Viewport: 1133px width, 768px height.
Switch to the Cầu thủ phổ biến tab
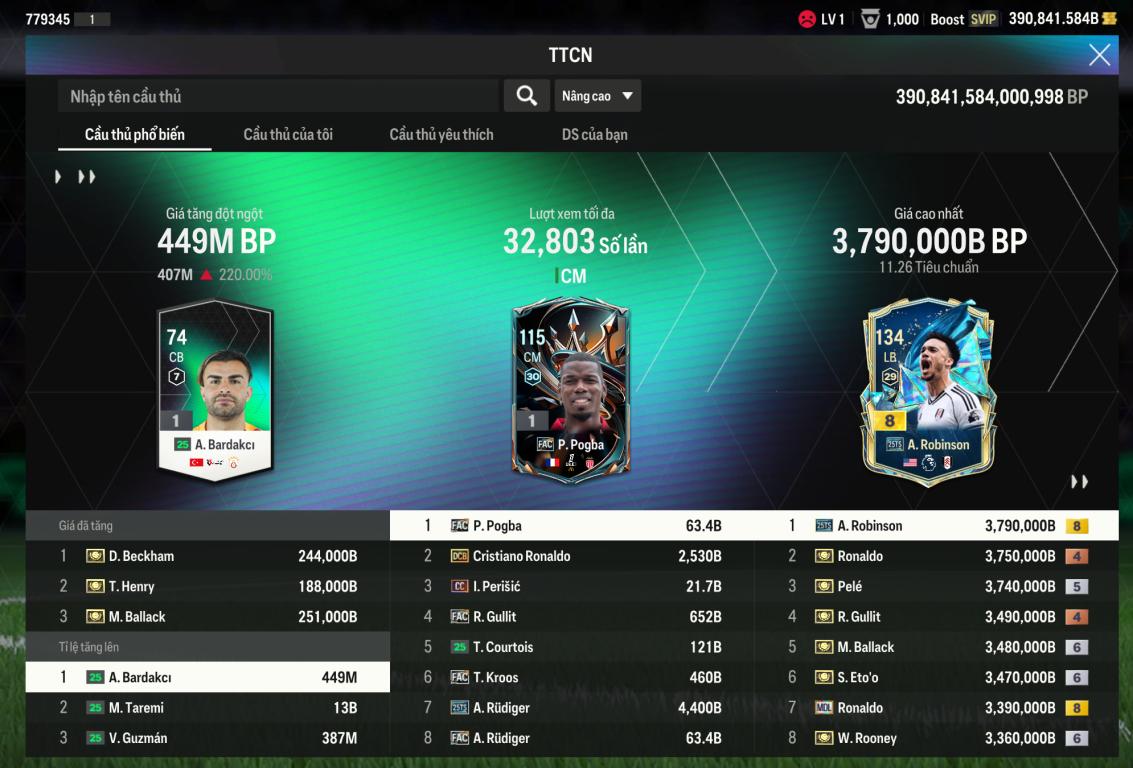point(134,134)
